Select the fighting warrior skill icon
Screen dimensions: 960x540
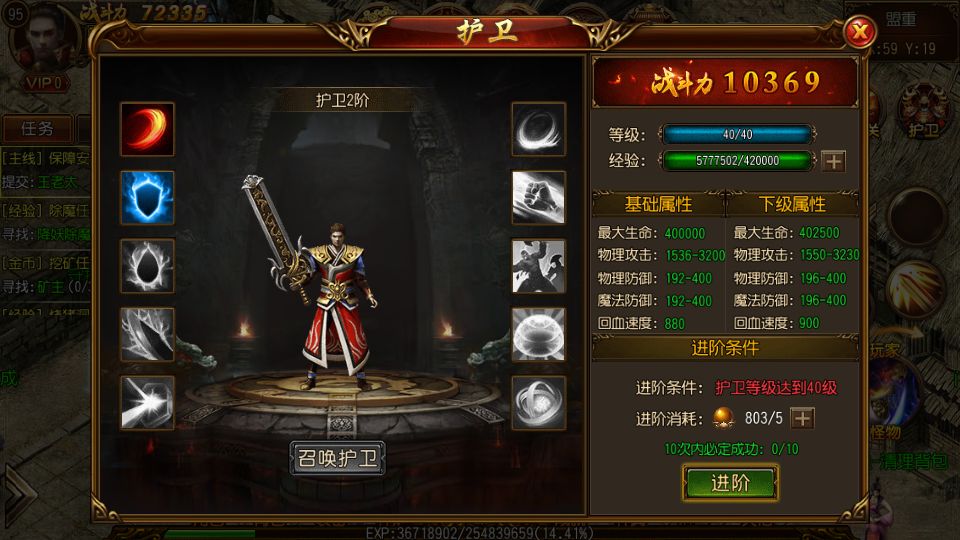pos(539,266)
